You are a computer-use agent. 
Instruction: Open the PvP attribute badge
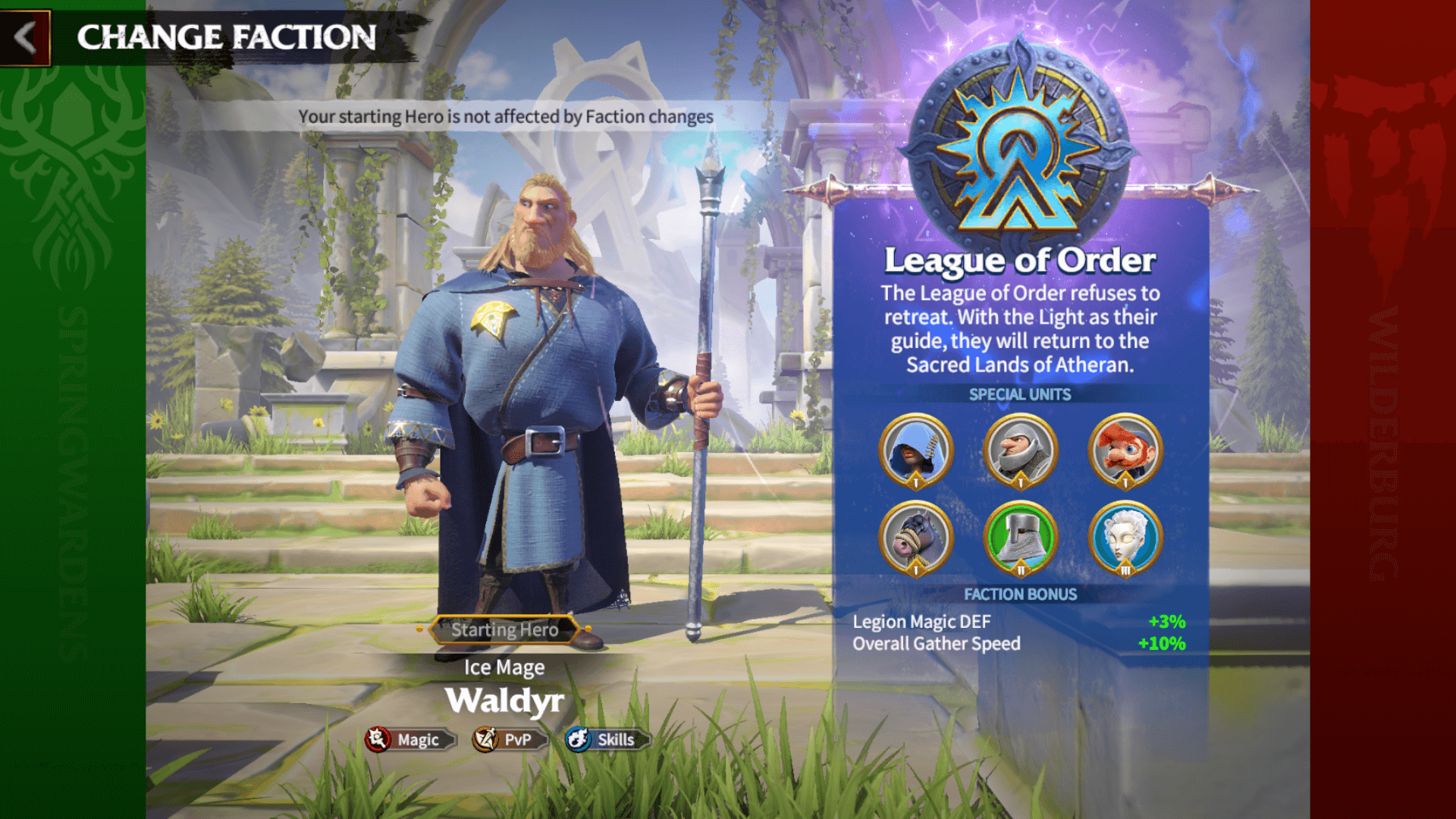[507, 739]
